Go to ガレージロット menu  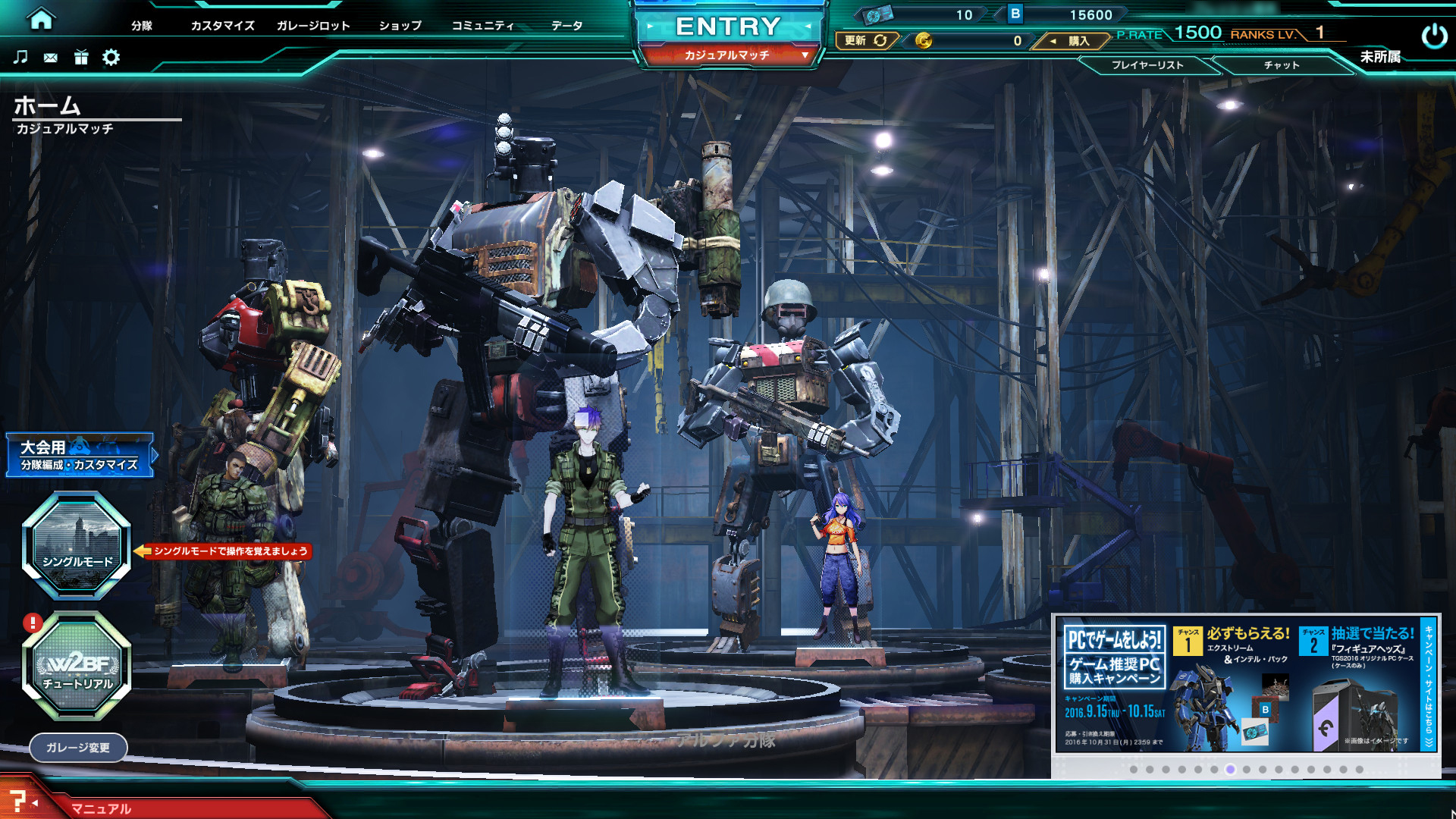pos(313,26)
